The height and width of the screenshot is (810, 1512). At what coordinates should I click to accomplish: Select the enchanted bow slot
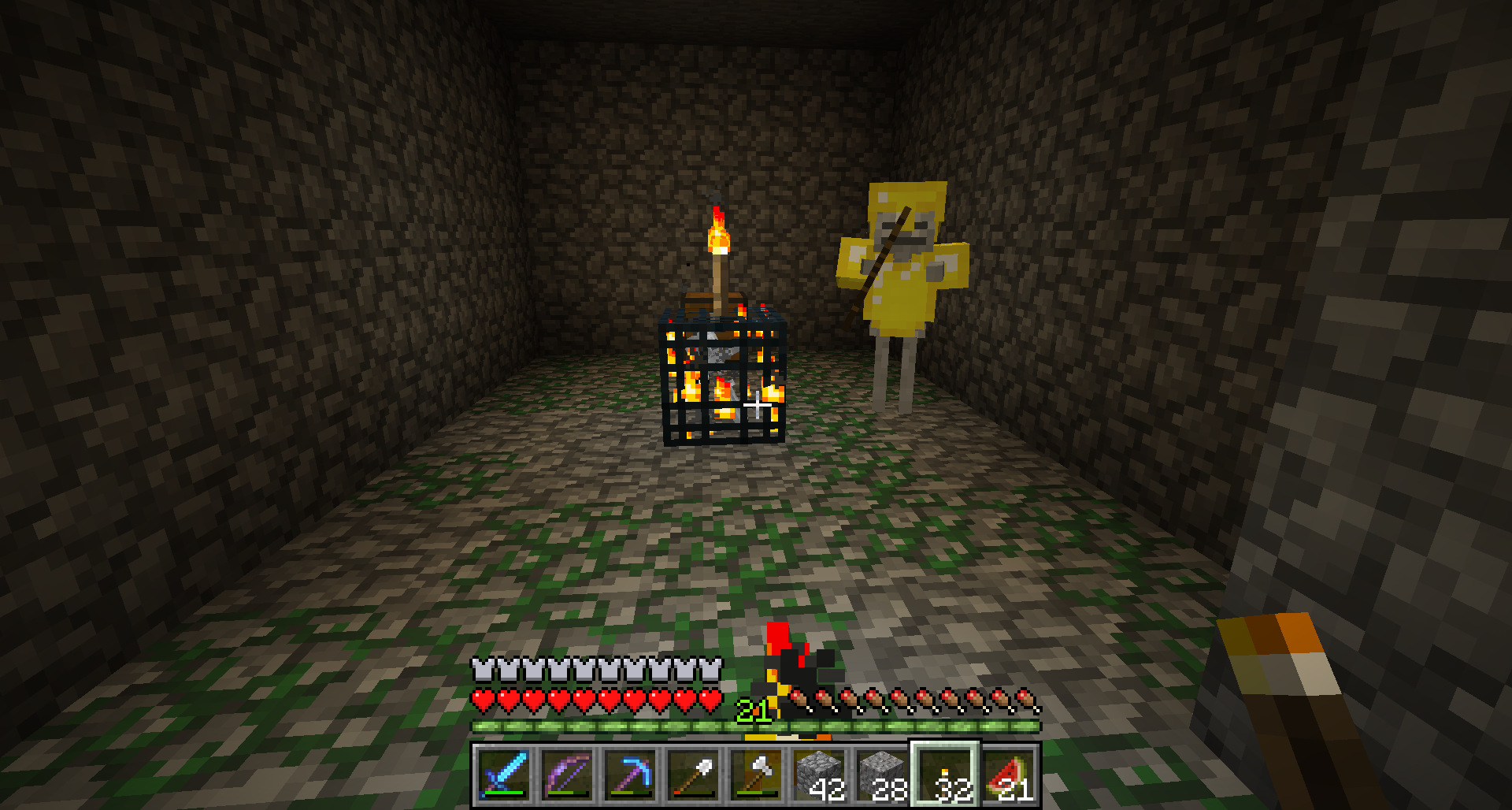click(x=567, y=775)
